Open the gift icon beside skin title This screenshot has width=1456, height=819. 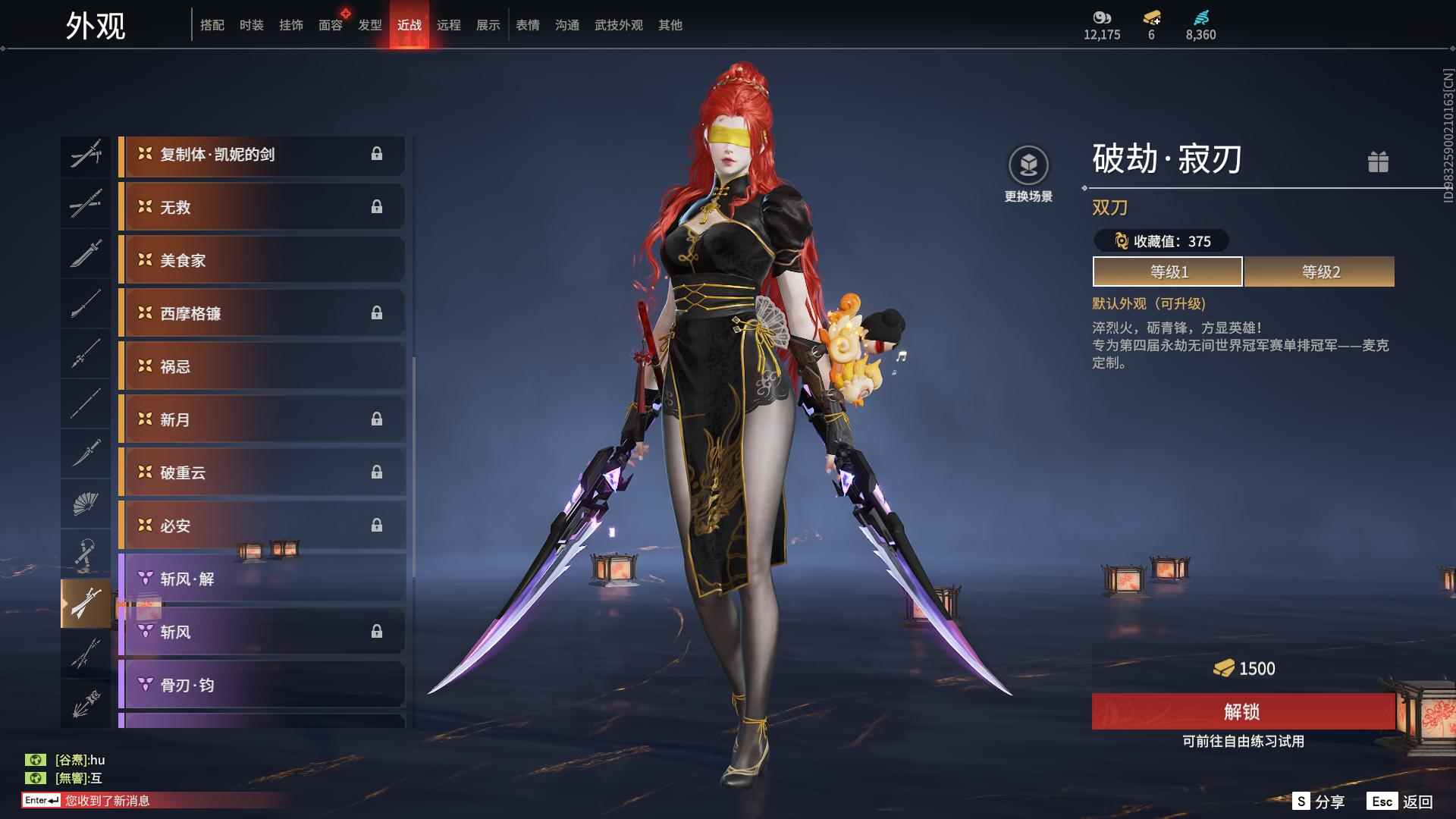(x=1378, y=162)
